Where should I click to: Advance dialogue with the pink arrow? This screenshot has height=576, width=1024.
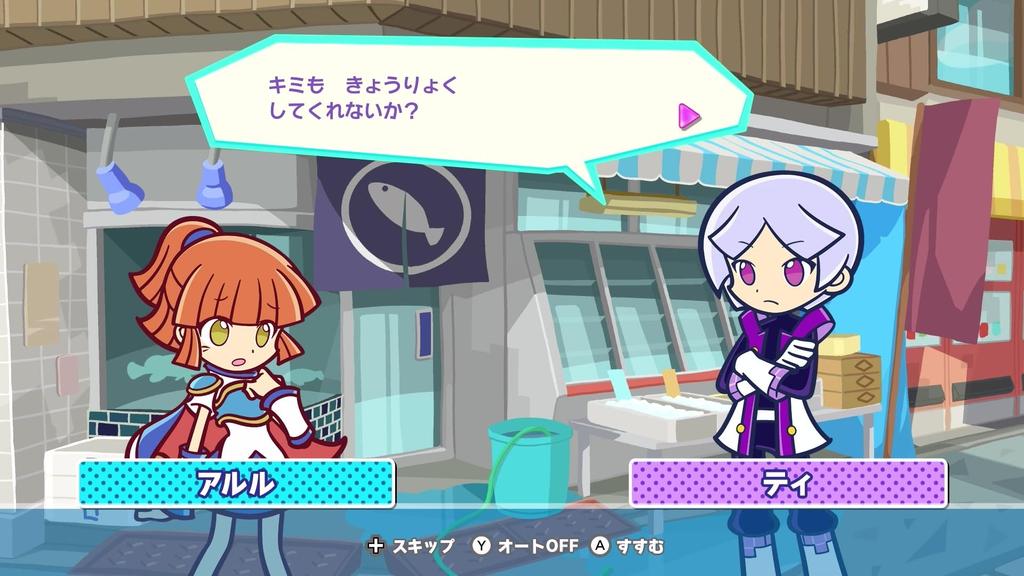[689, 116]
